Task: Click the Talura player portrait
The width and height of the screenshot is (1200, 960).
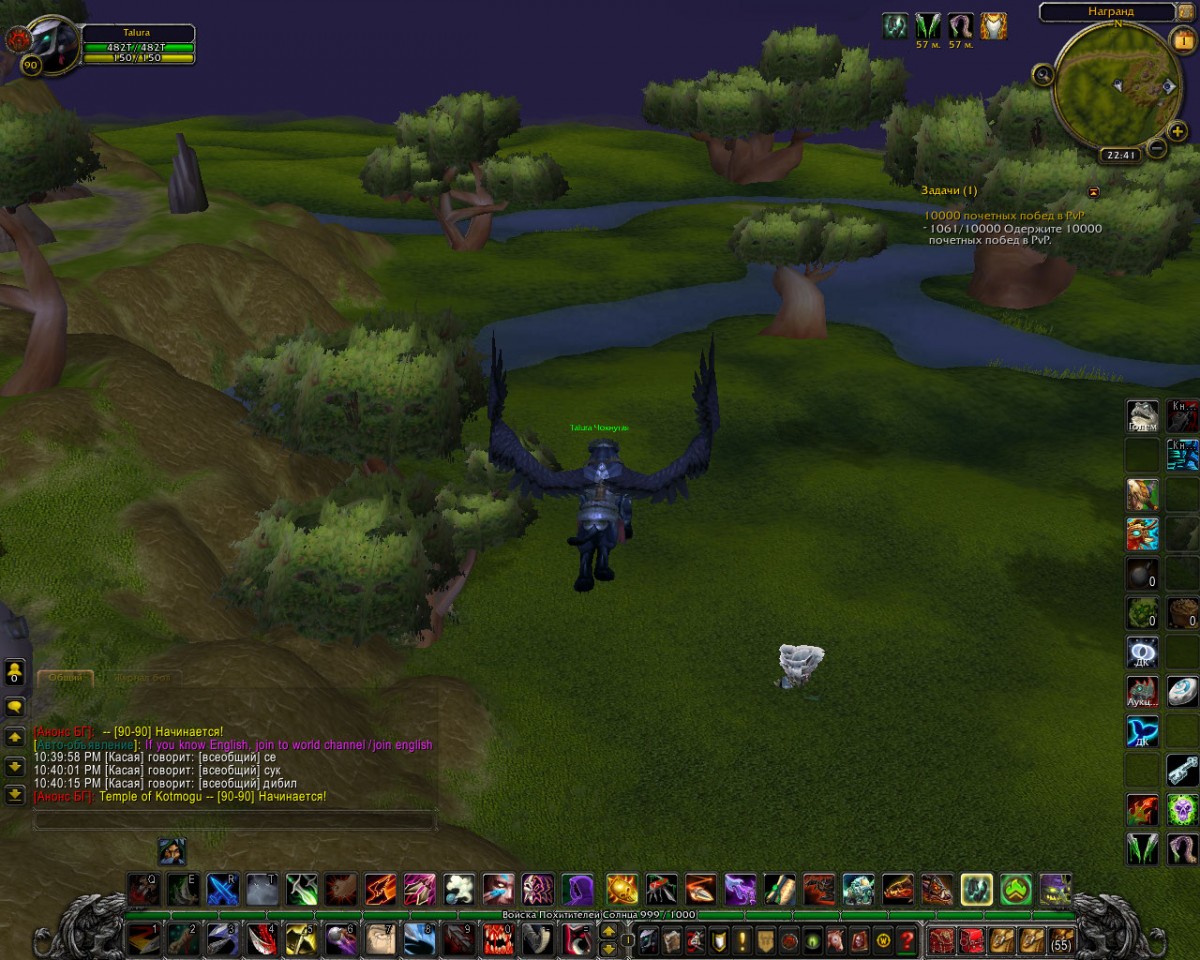Action: click(x=50, y=41)
